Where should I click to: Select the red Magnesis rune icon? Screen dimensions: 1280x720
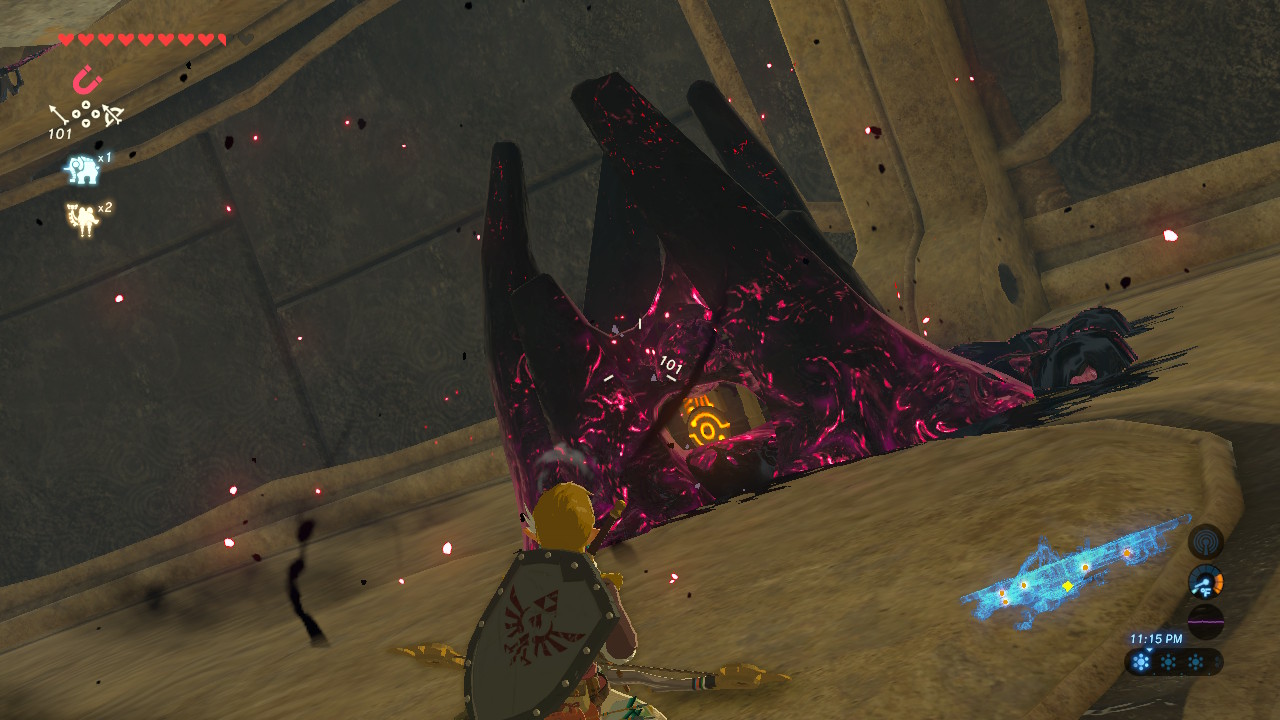[87, 79]
